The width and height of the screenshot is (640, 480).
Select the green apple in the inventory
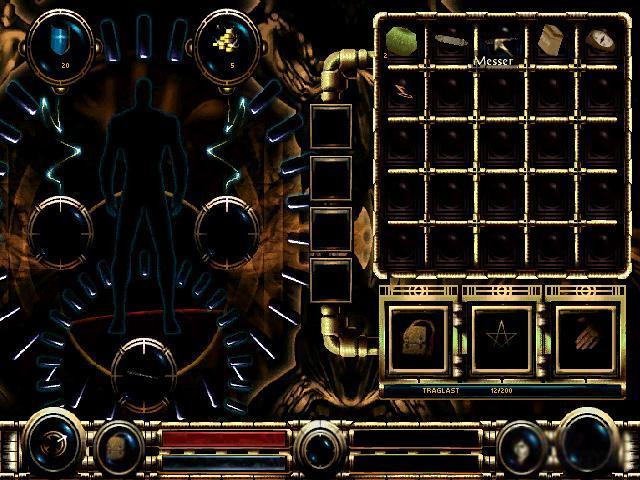click(x=401, y=40)
